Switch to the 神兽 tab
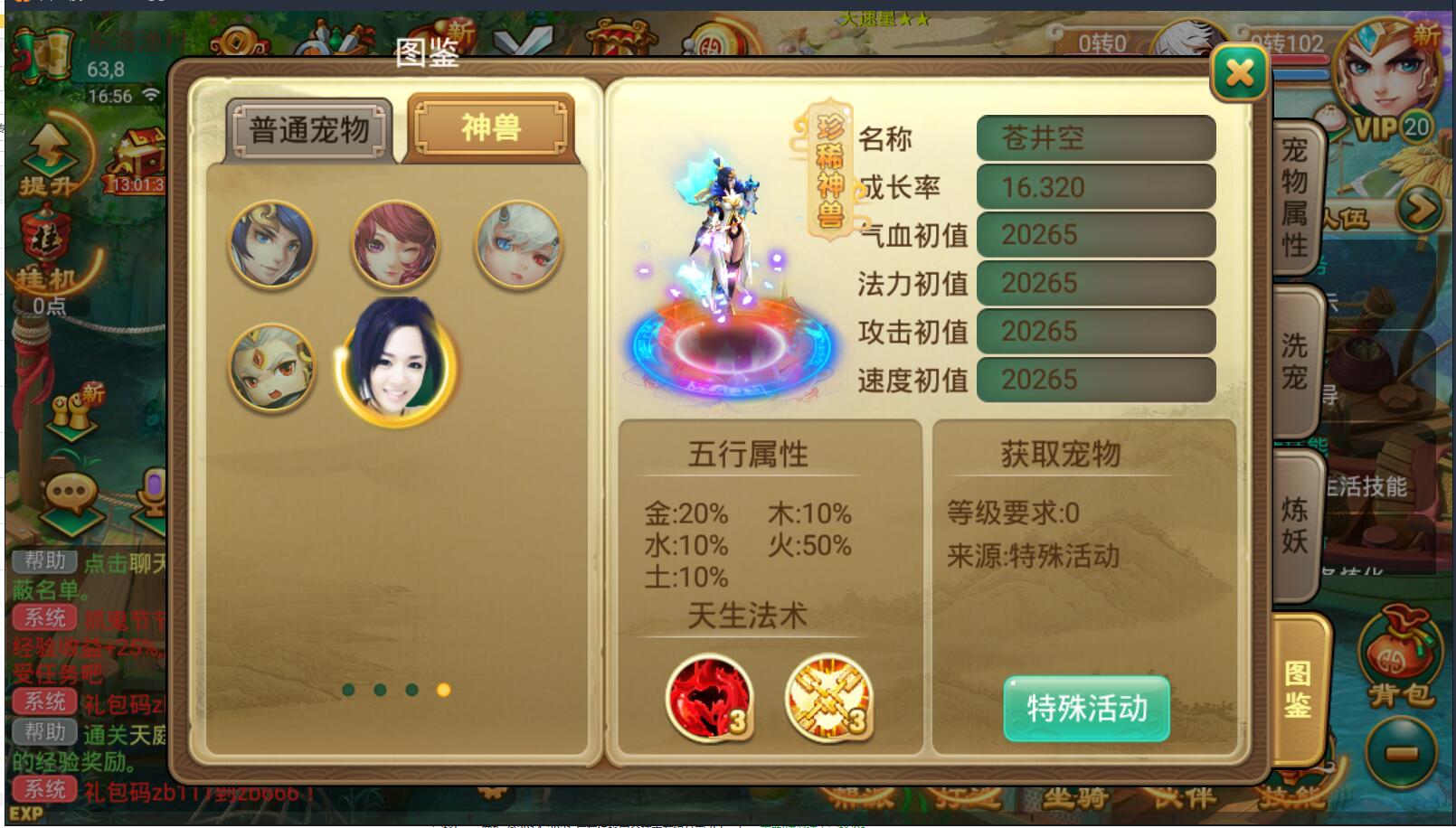The width and height of the screenshot is (1456, 828). (488, 127)
